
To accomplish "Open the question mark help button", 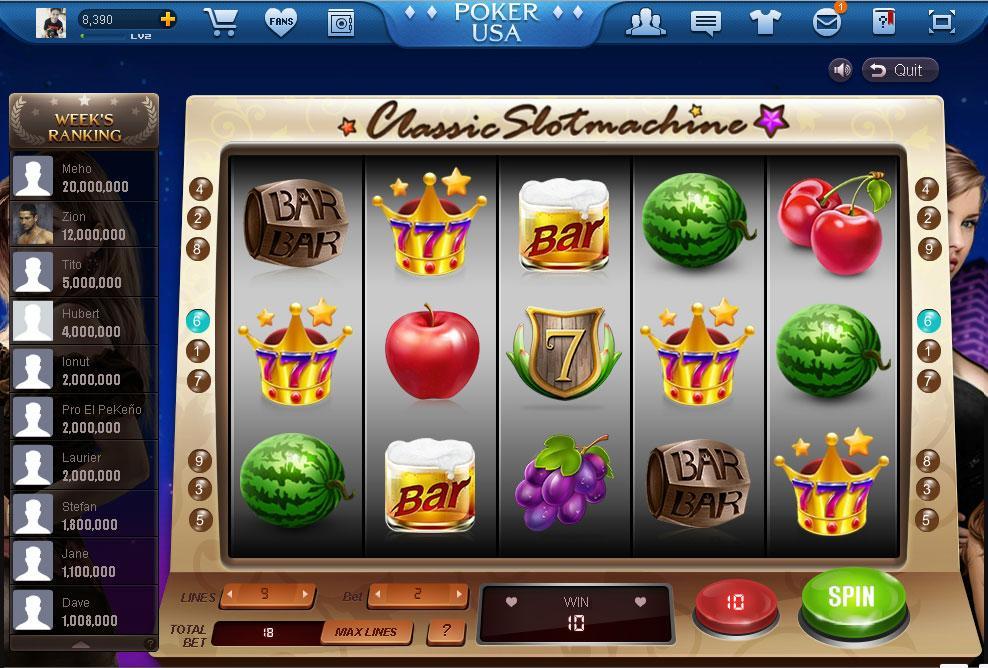I will coord(446,632).
